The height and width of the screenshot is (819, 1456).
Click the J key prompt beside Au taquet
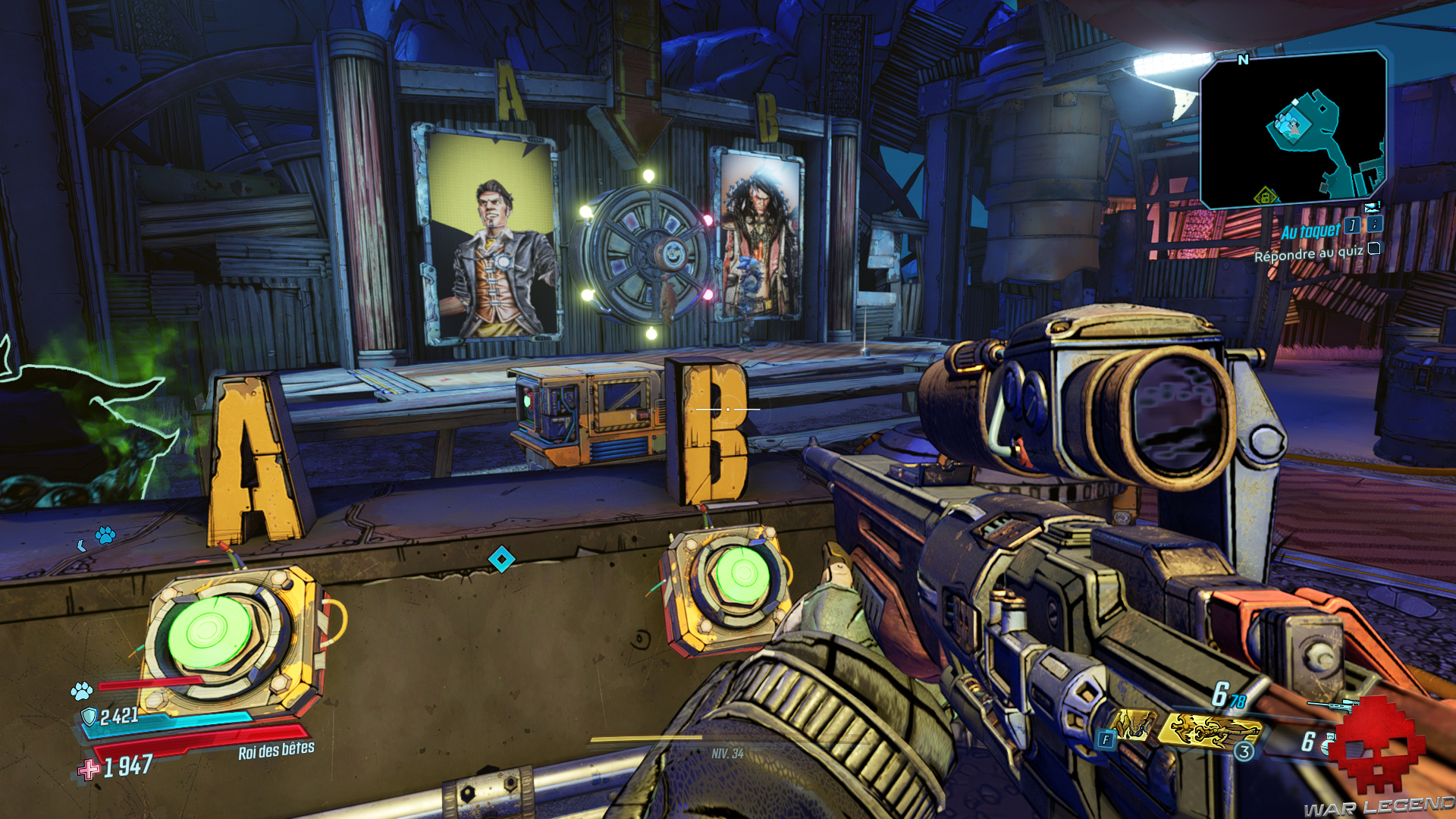[1352, 225]
